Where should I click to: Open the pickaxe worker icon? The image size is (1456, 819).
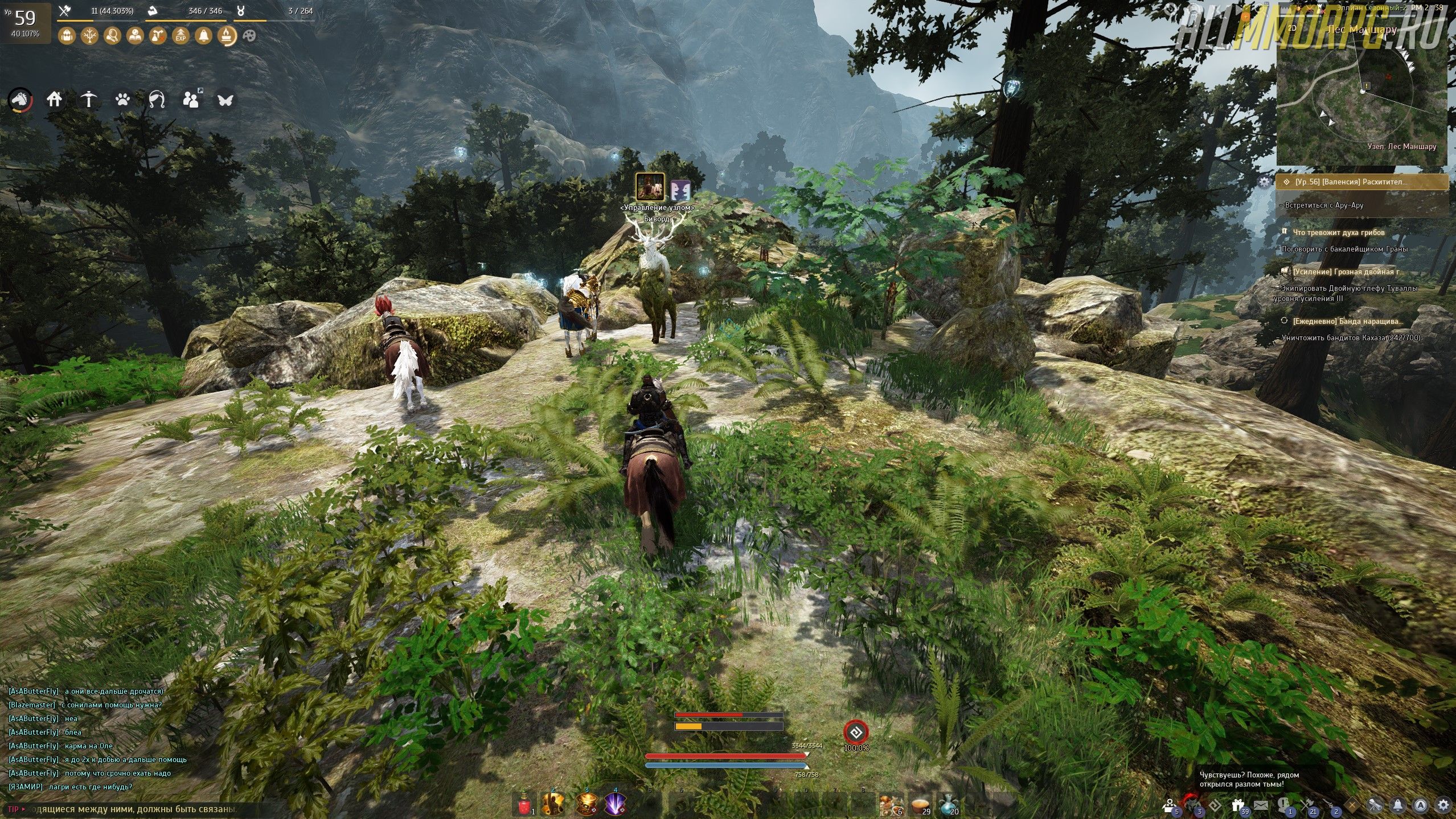click(89, 100)
